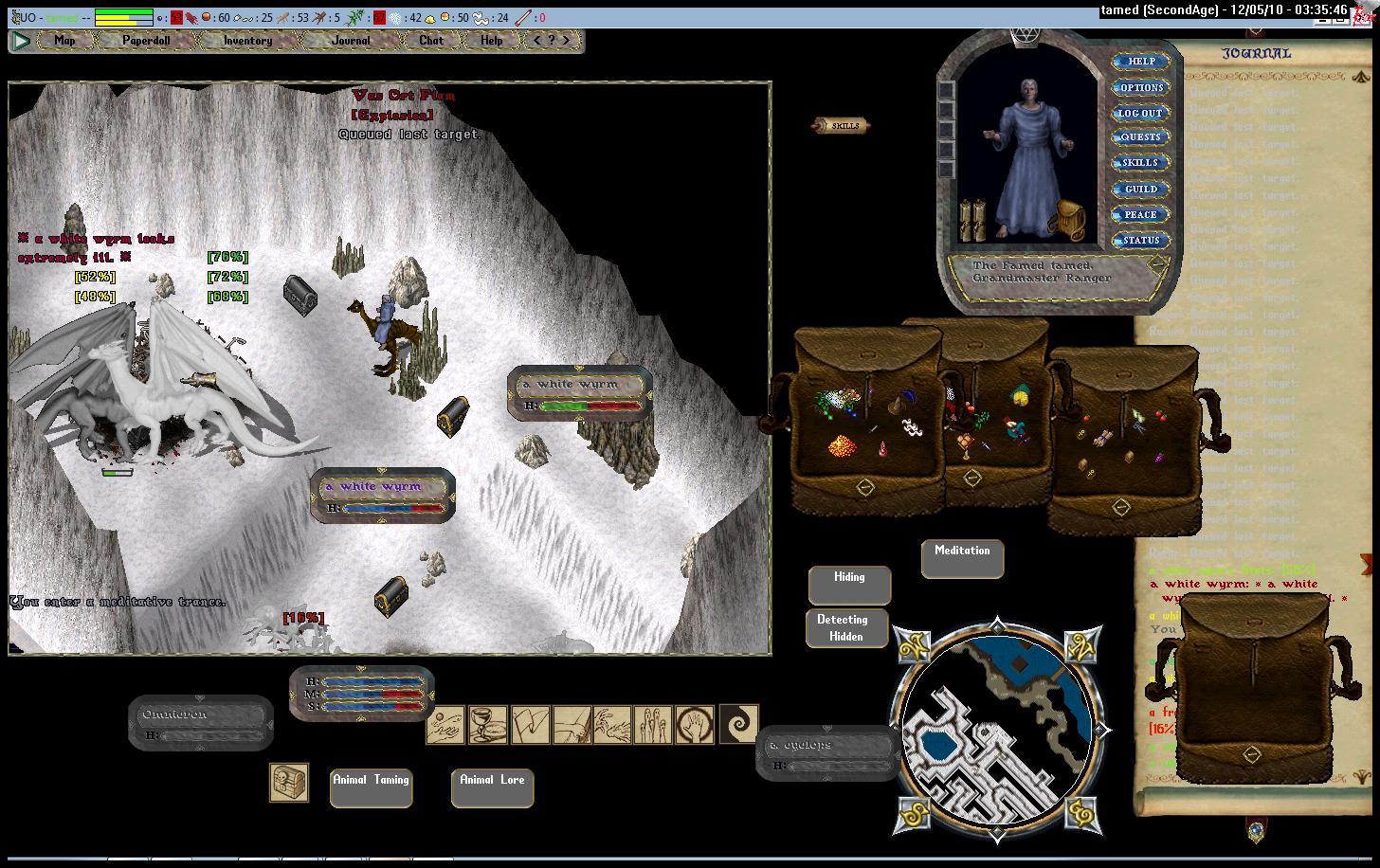Toggle the PEACE war mode button
1380x868 pixels.
1140,214
